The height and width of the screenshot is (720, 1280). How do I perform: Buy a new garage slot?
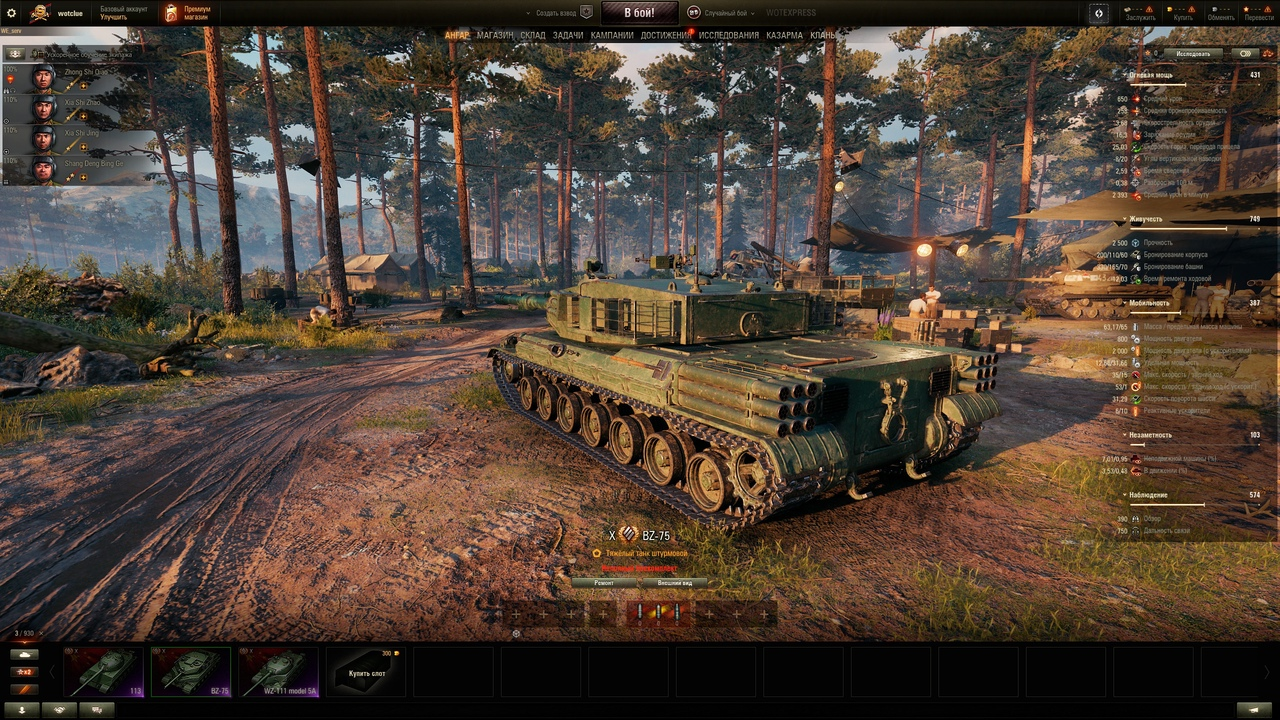coord(366,671)
